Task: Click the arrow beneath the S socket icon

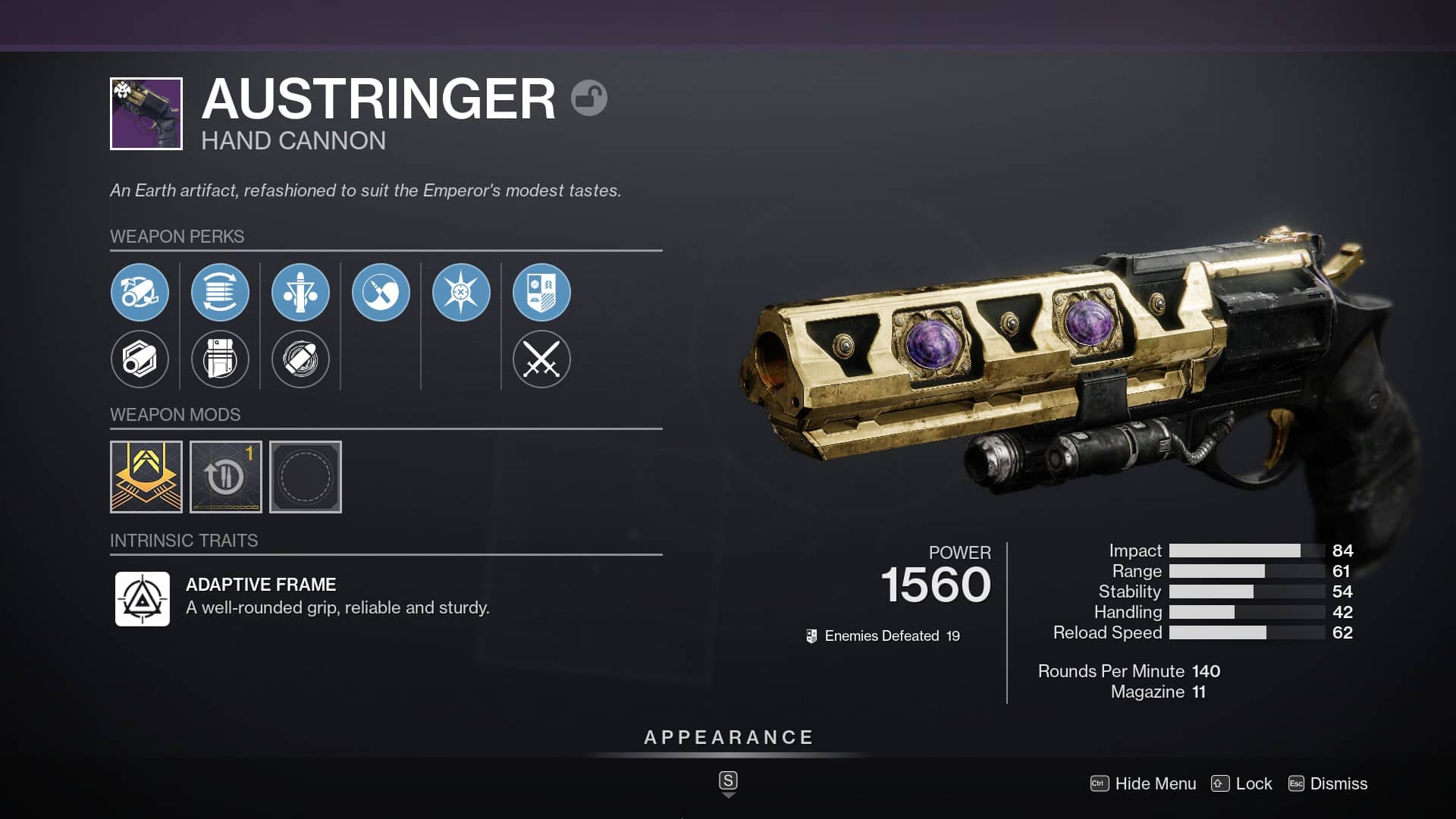Action: pyautogui.click(x=730, y=796)
